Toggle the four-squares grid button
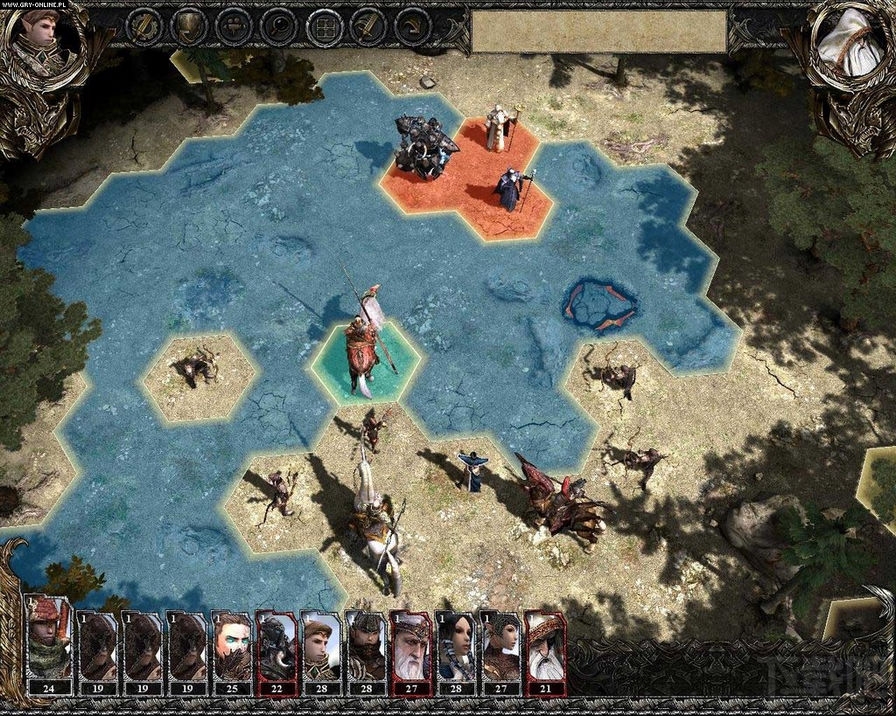 coord(323,26)
